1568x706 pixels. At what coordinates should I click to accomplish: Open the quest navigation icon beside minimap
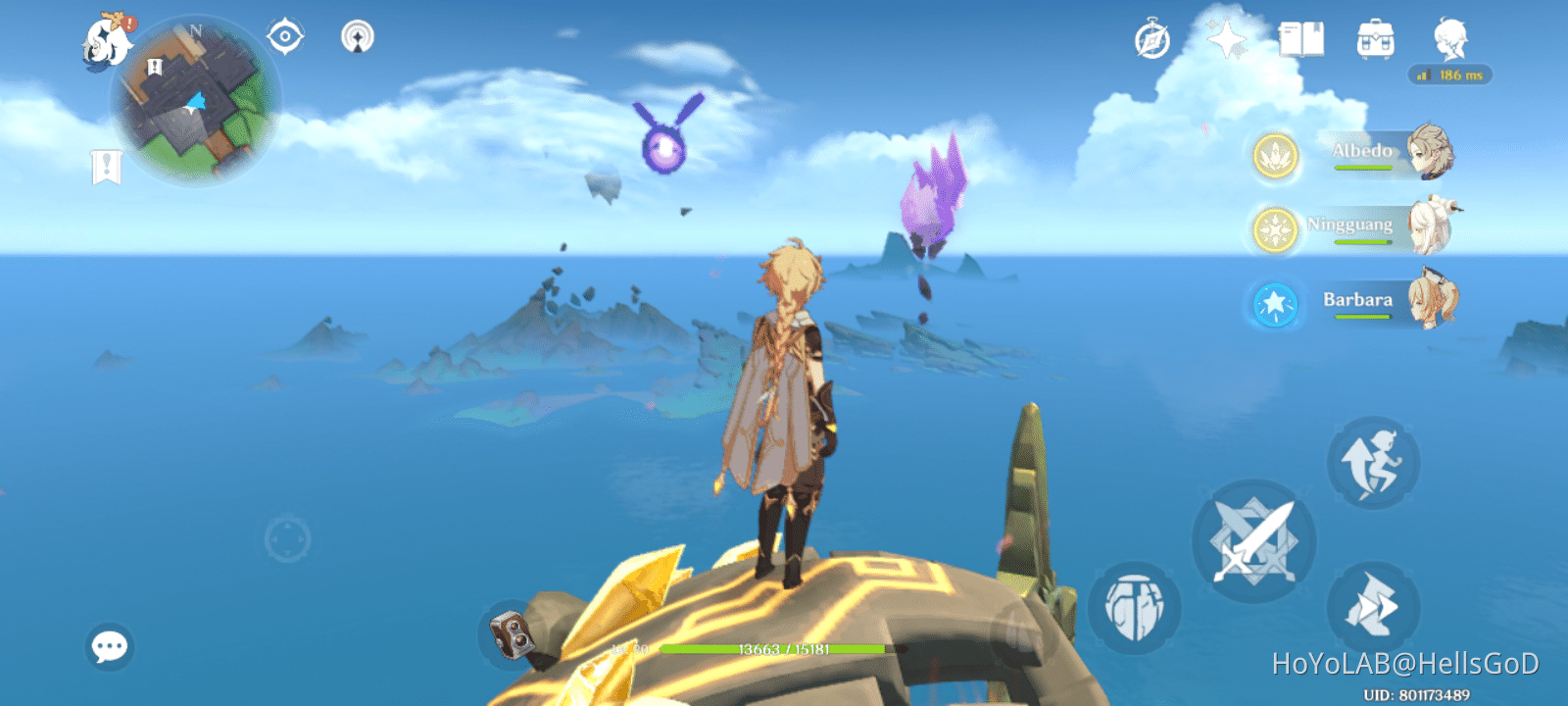coord(284,35)
